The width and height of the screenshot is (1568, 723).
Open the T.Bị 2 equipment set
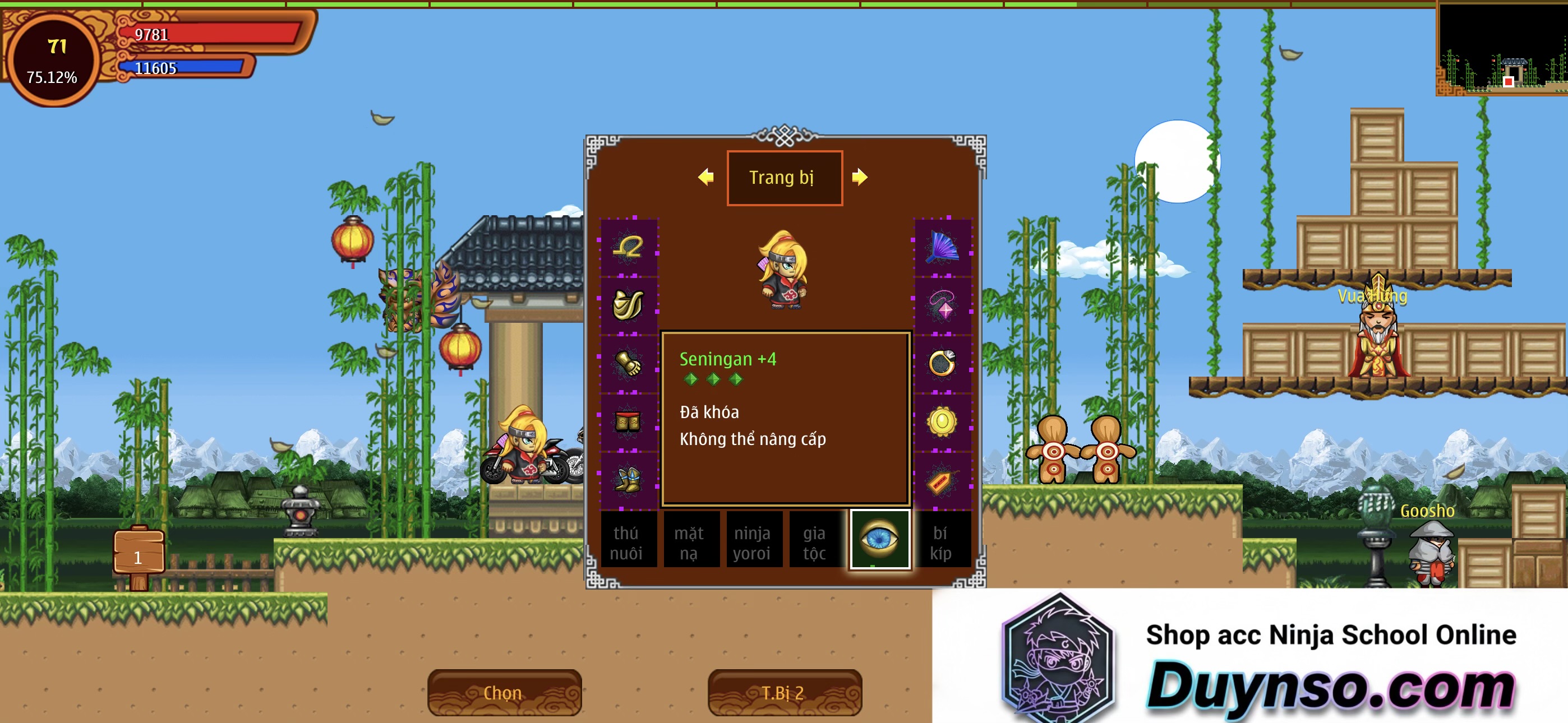pyautogui.click(x=784, y=693)
